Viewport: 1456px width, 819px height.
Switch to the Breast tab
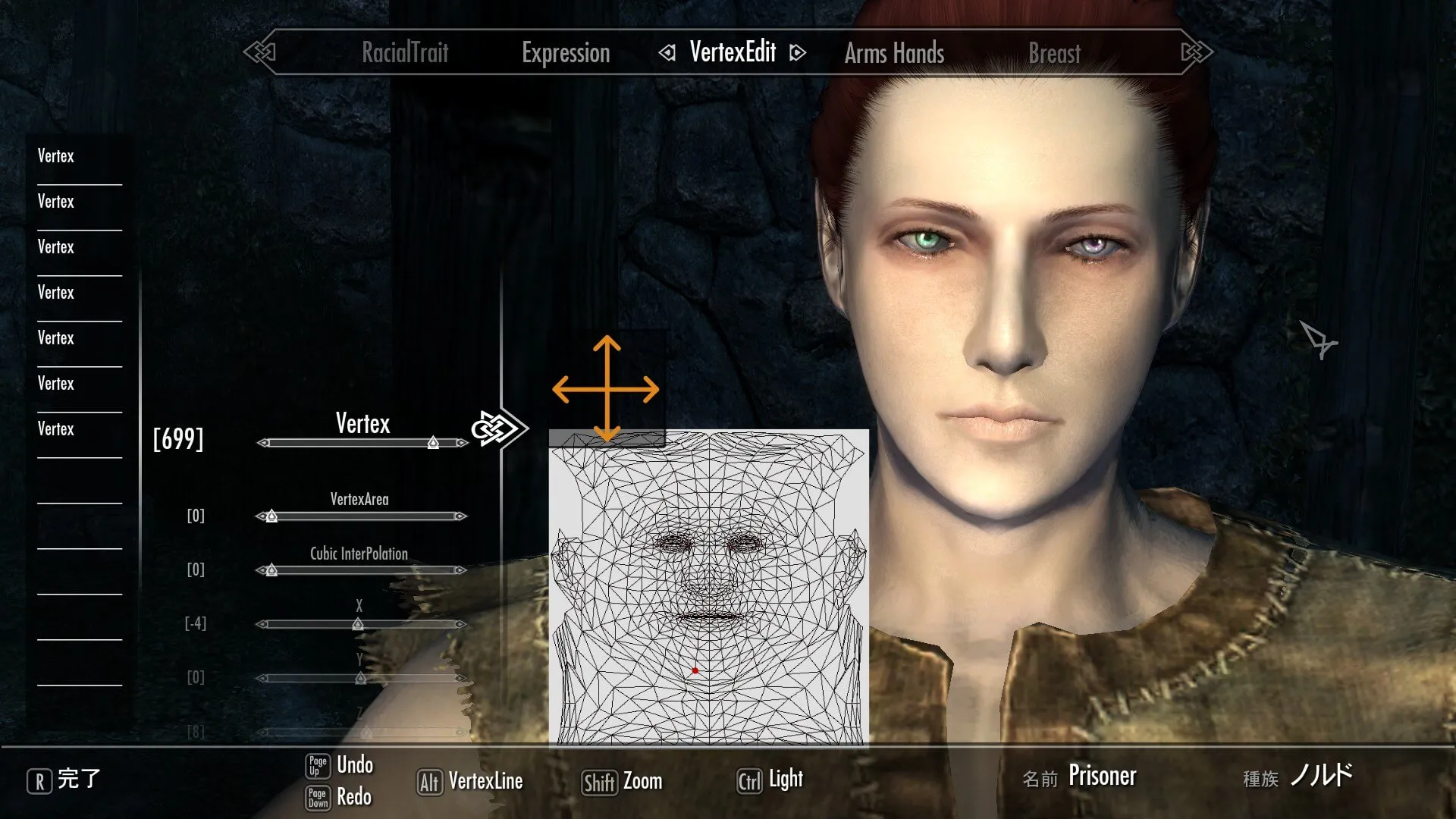[x=1054, y=53]
